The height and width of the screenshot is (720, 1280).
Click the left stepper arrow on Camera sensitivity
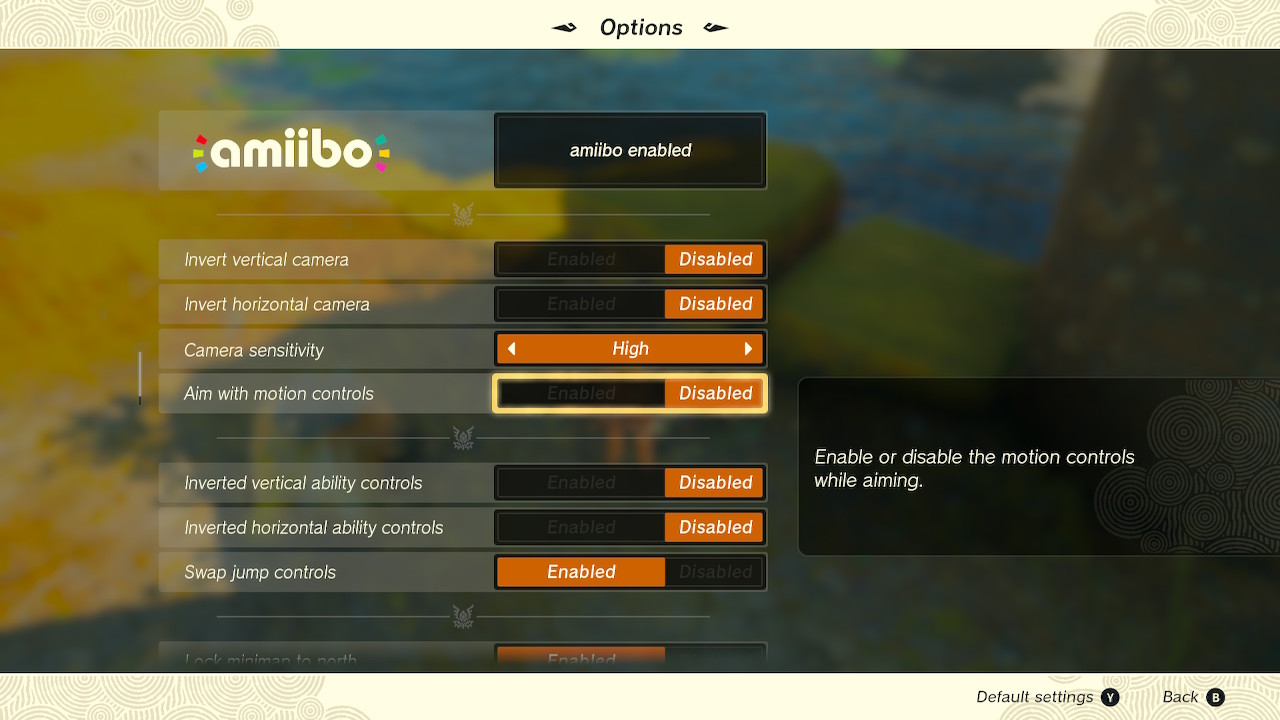(510, 348)
